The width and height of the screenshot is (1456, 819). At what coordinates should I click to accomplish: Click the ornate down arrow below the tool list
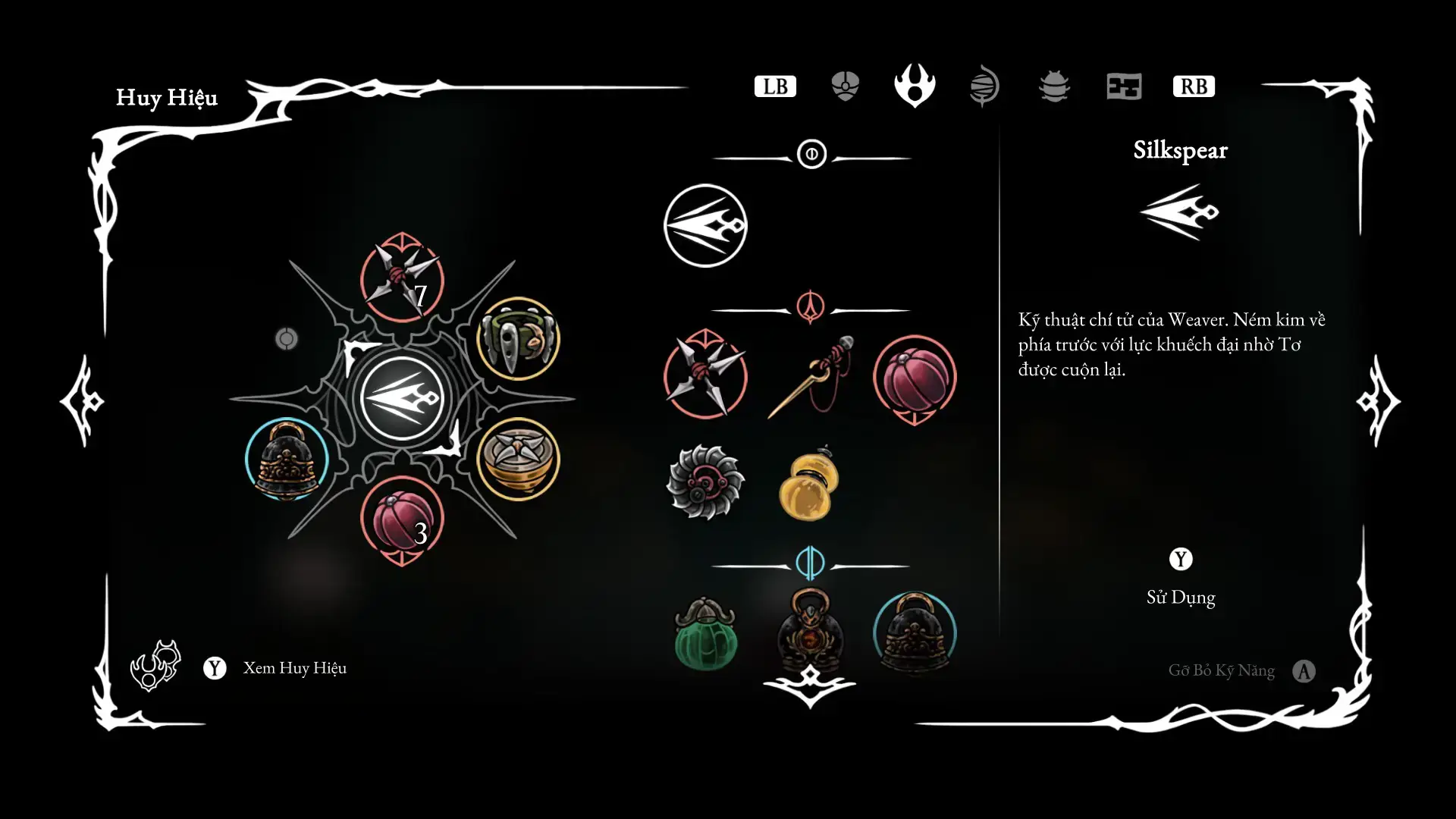pos(810,685)
